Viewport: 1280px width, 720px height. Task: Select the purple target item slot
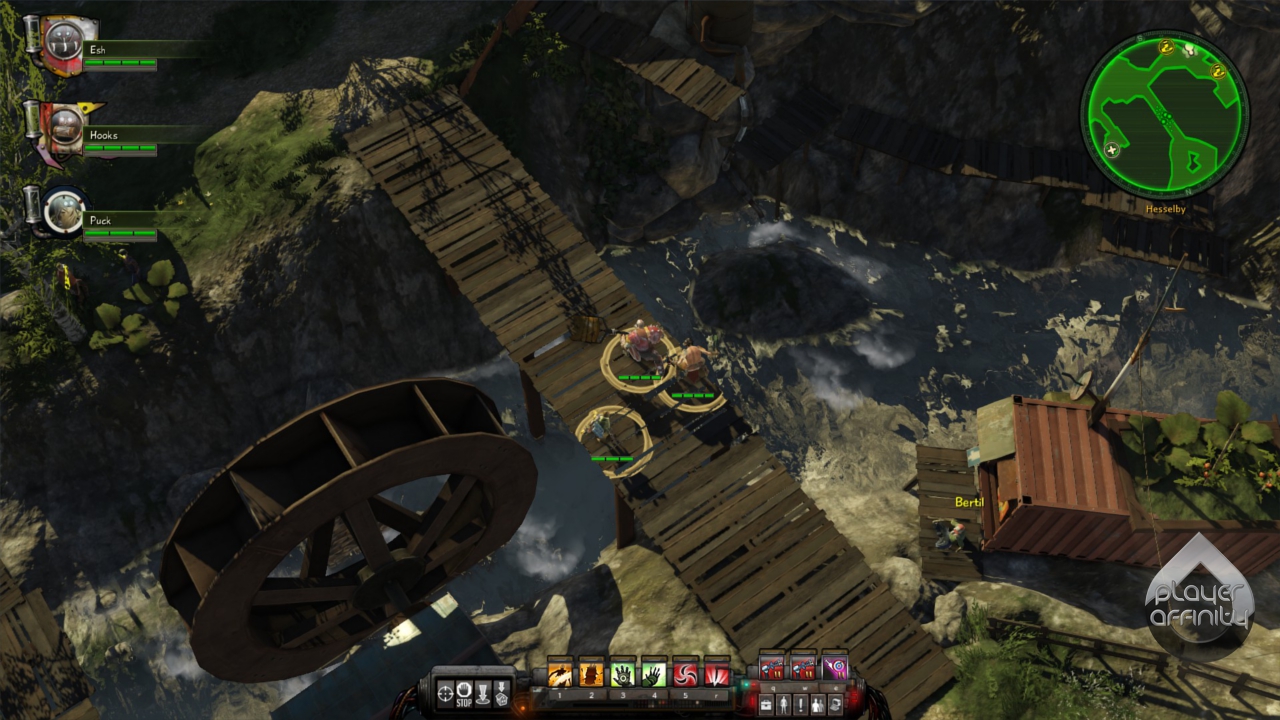834,667
